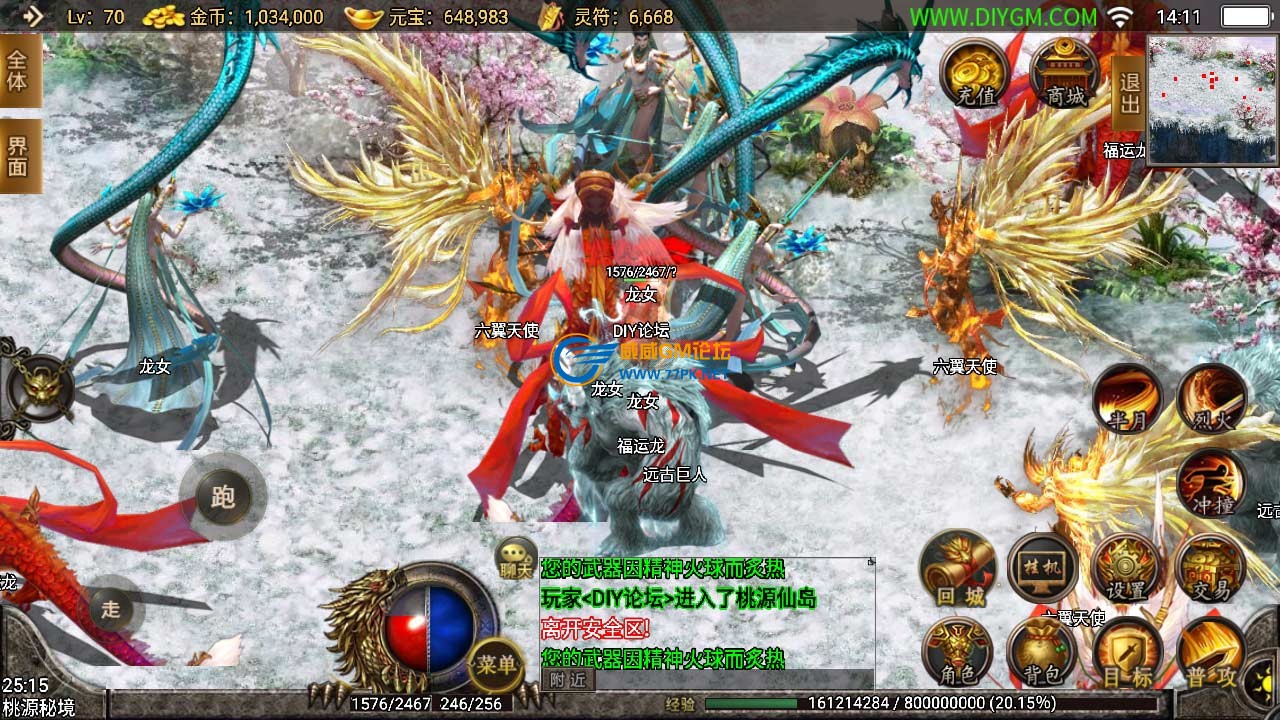The height and width of the screenshot is (720, 1280).
Task: Trigger the 冲撞 charge skill
Action: click(x=1211, y=484)
